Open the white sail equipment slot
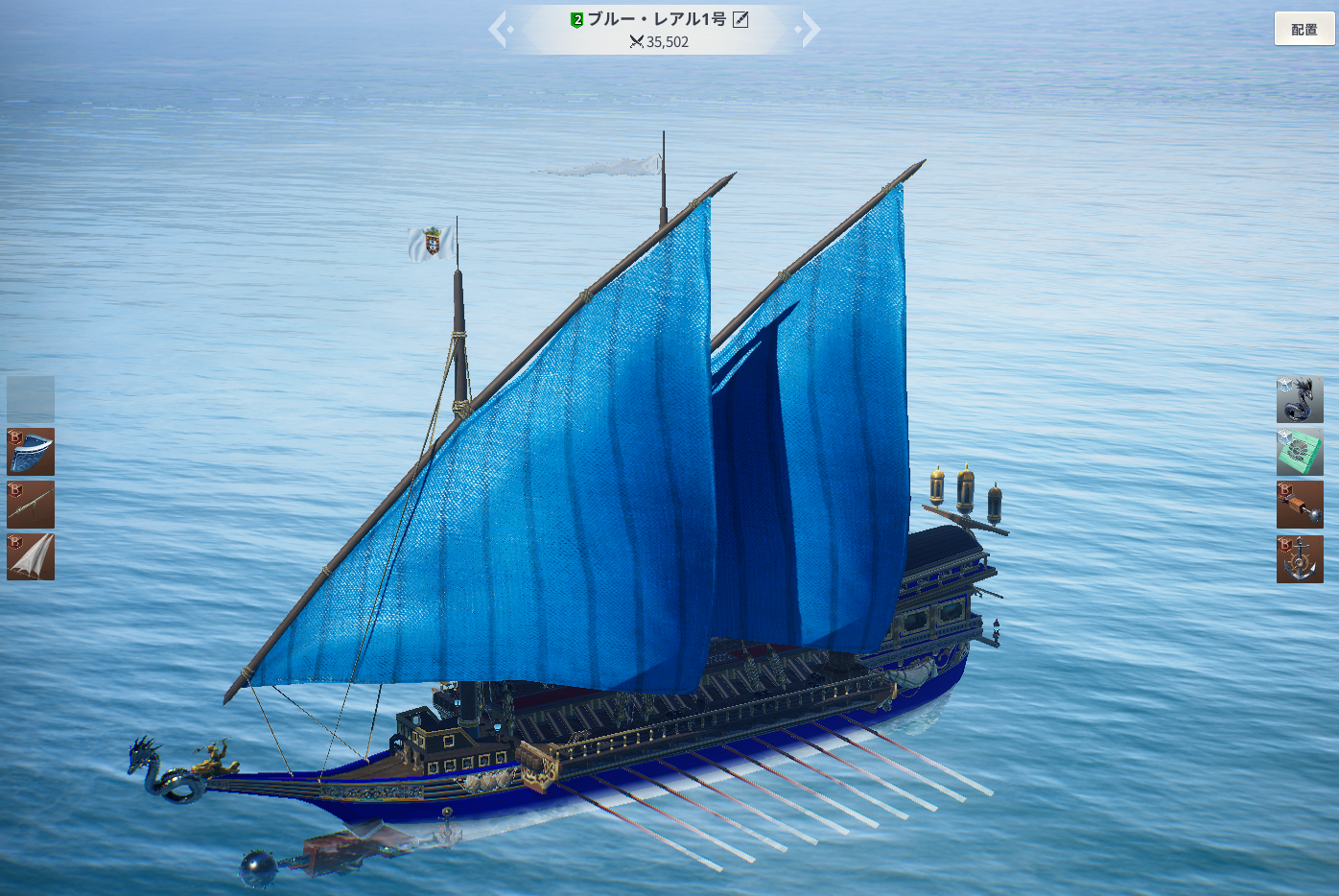This screenshot has width=1339, height=896. pos(31,557)
